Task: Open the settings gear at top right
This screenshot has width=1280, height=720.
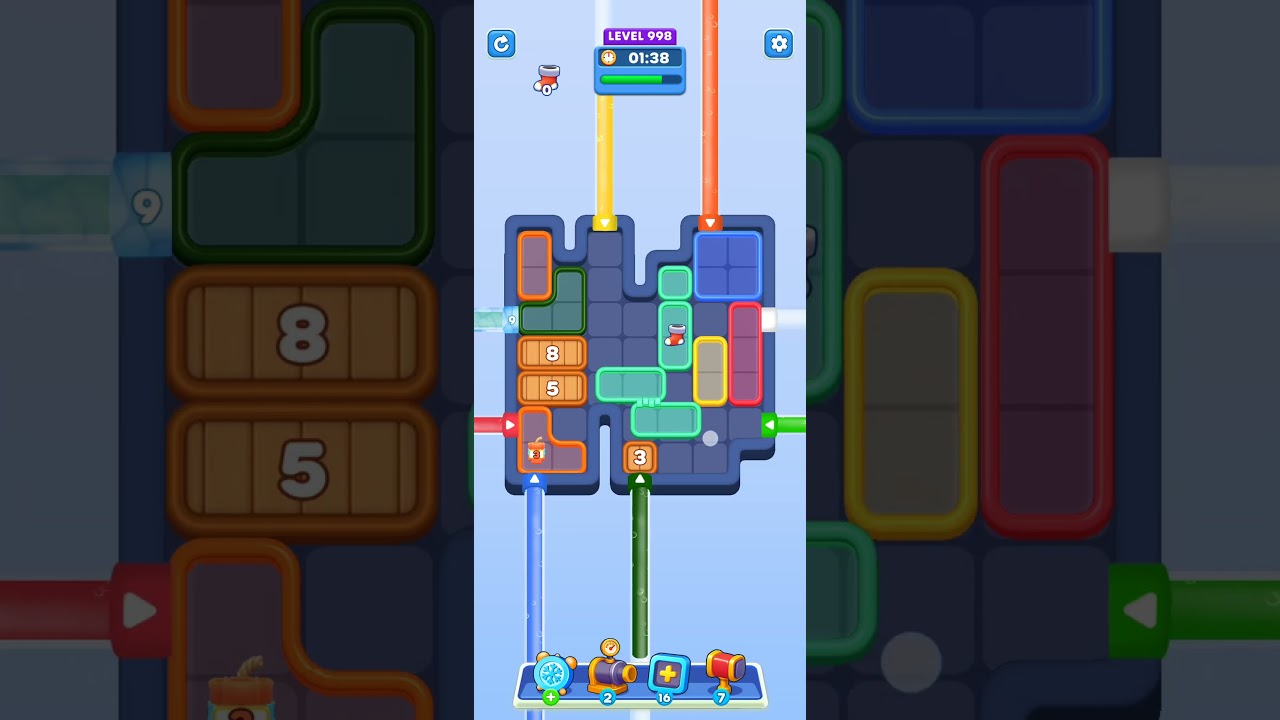Action: pyautogui.click(x=778, y=44)
